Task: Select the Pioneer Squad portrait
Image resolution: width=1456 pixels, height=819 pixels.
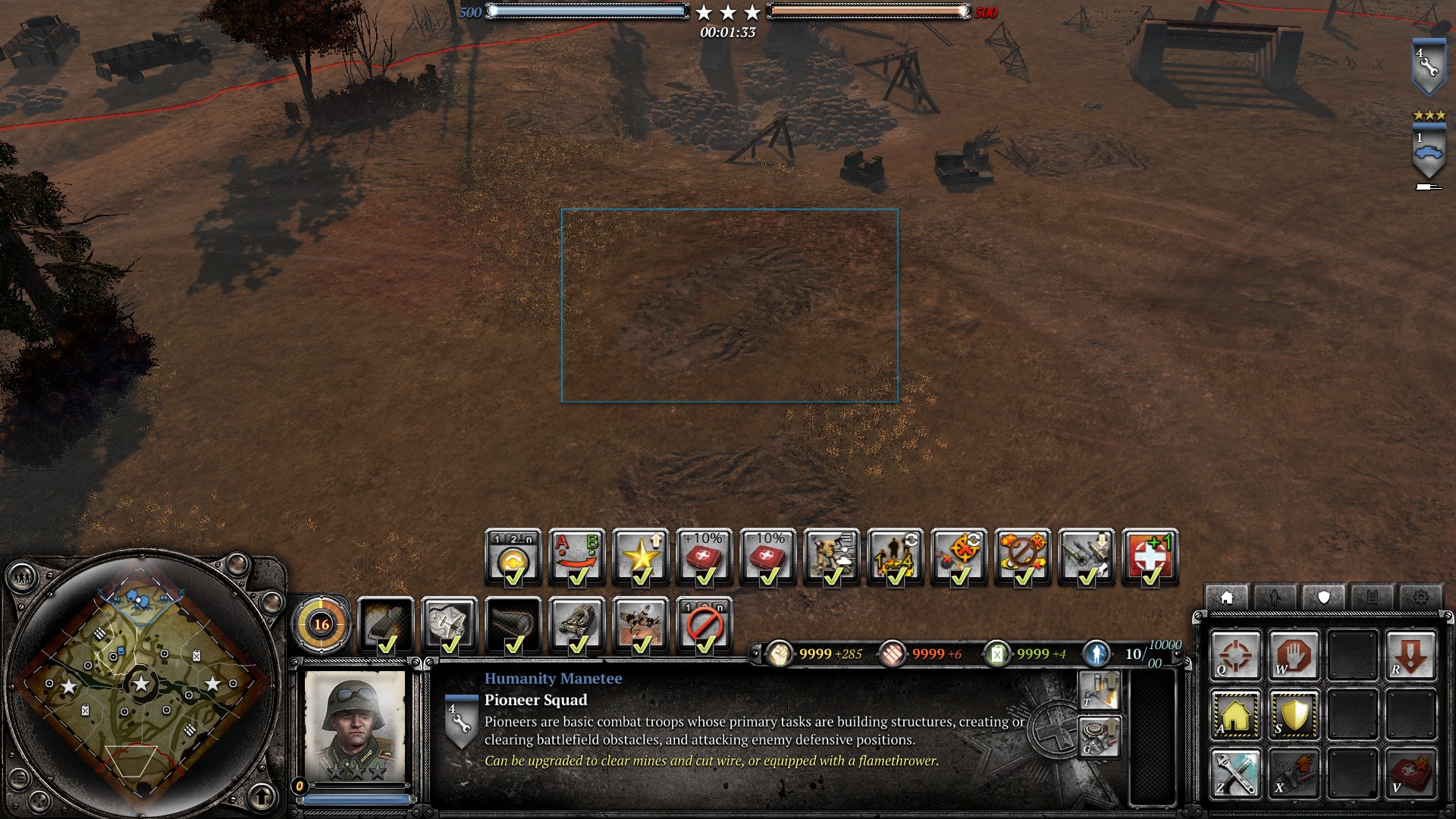Action: [x=355, y=726]
